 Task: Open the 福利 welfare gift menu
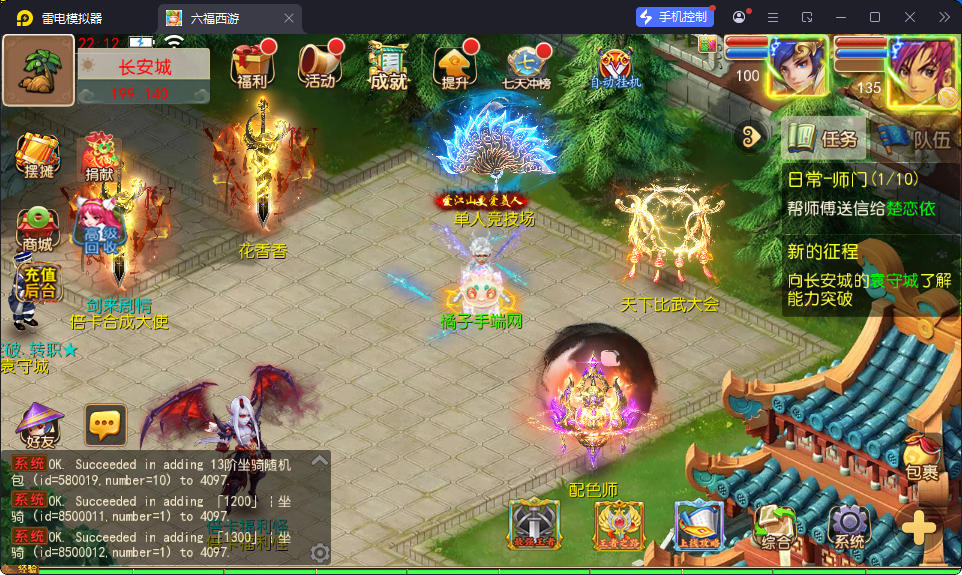(x=252, y=66)
